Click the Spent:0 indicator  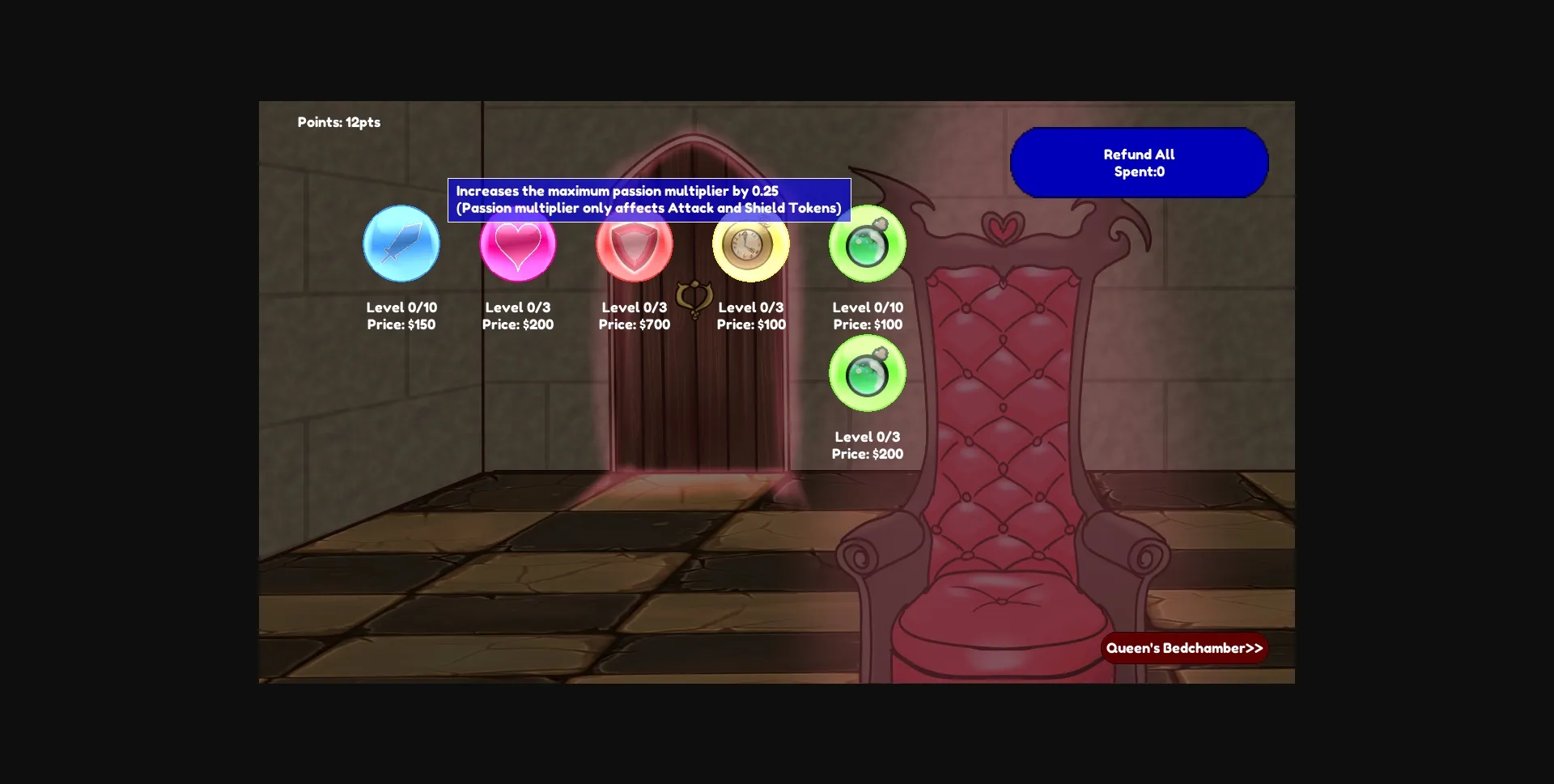1139,172
